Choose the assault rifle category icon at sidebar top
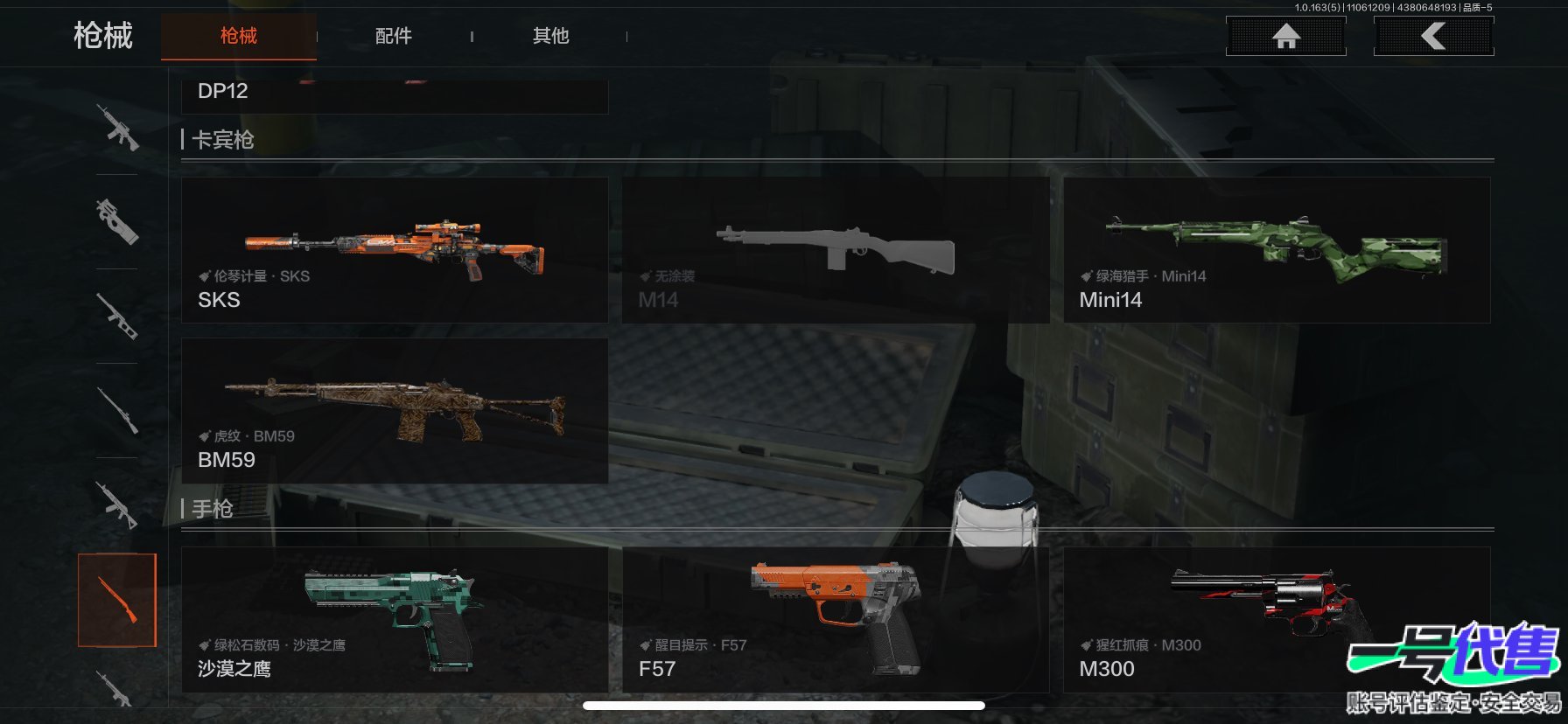 coord(117,128)
